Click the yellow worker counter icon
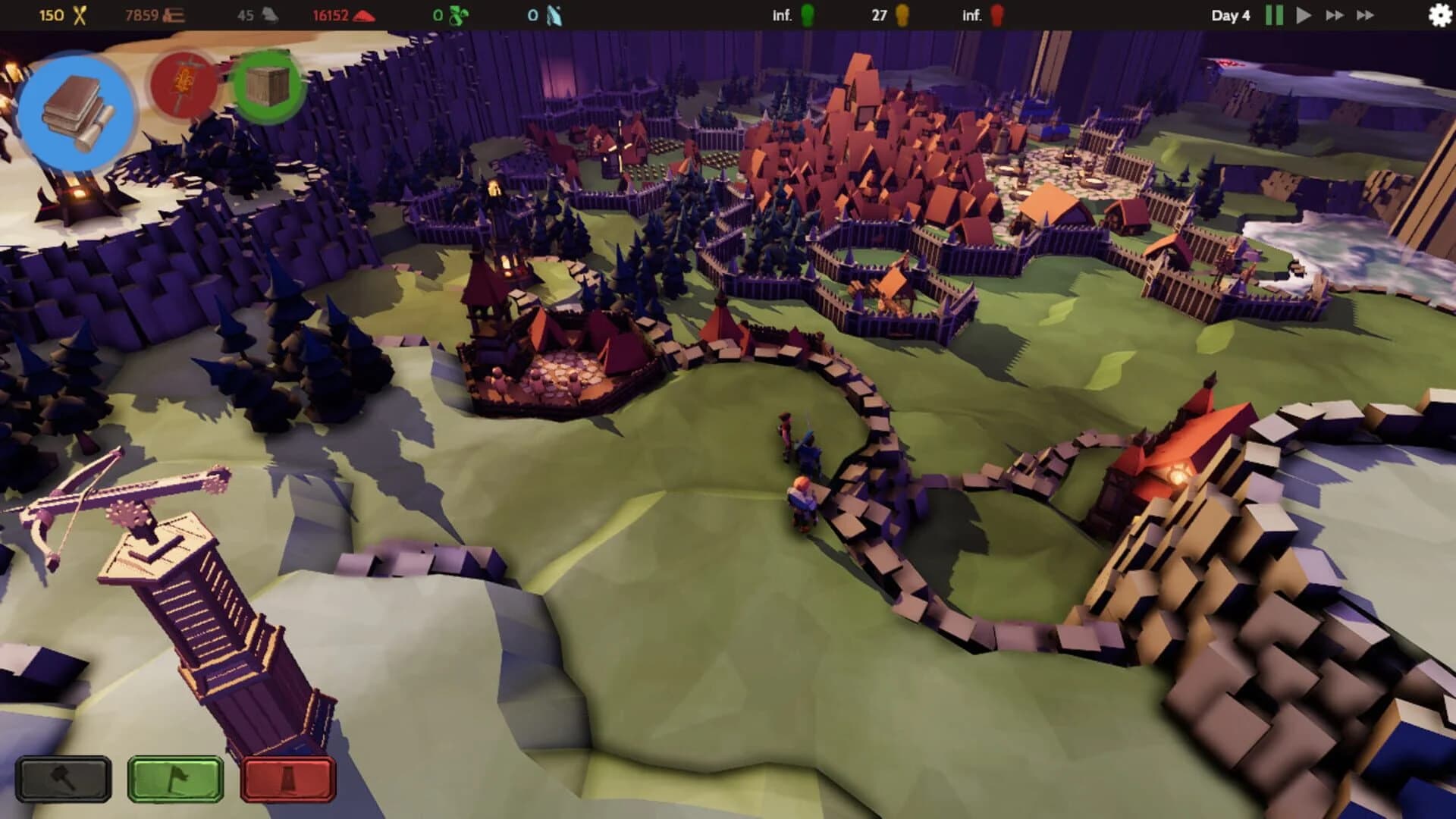 pyautogui.click(x=902, y=14)
